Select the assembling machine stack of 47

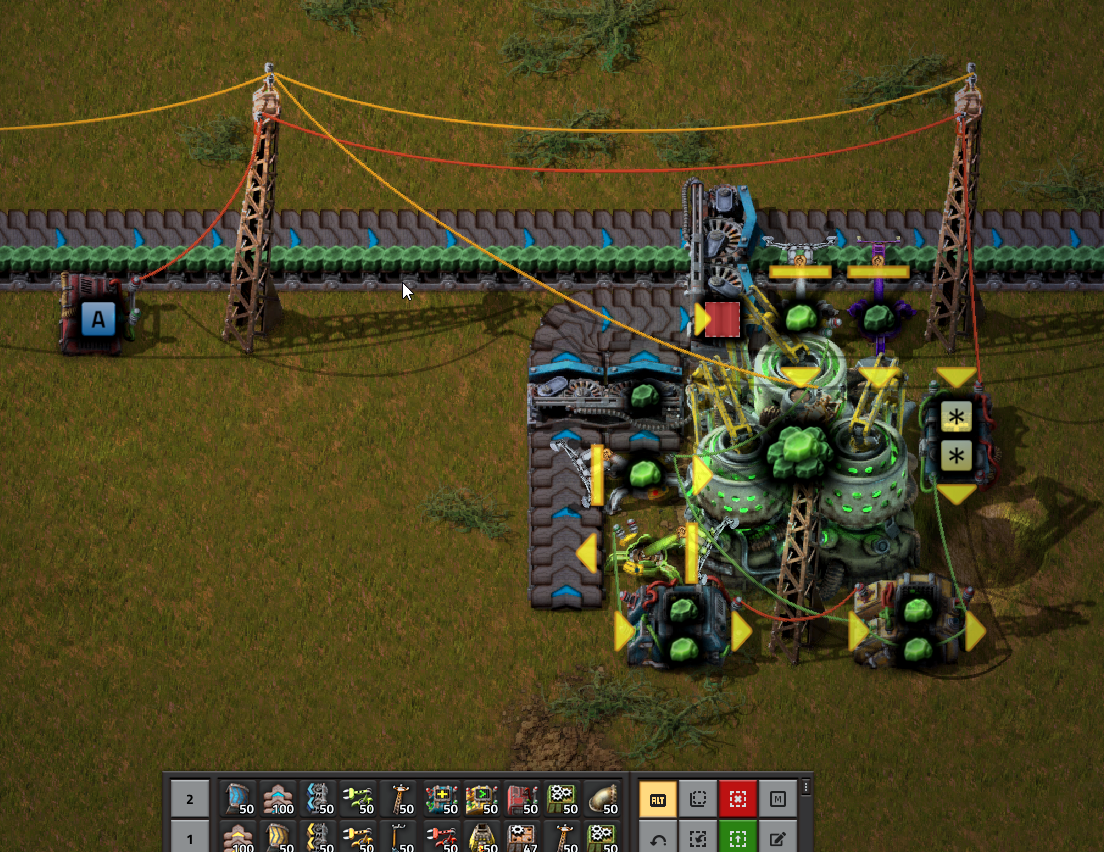click(523, 834)
